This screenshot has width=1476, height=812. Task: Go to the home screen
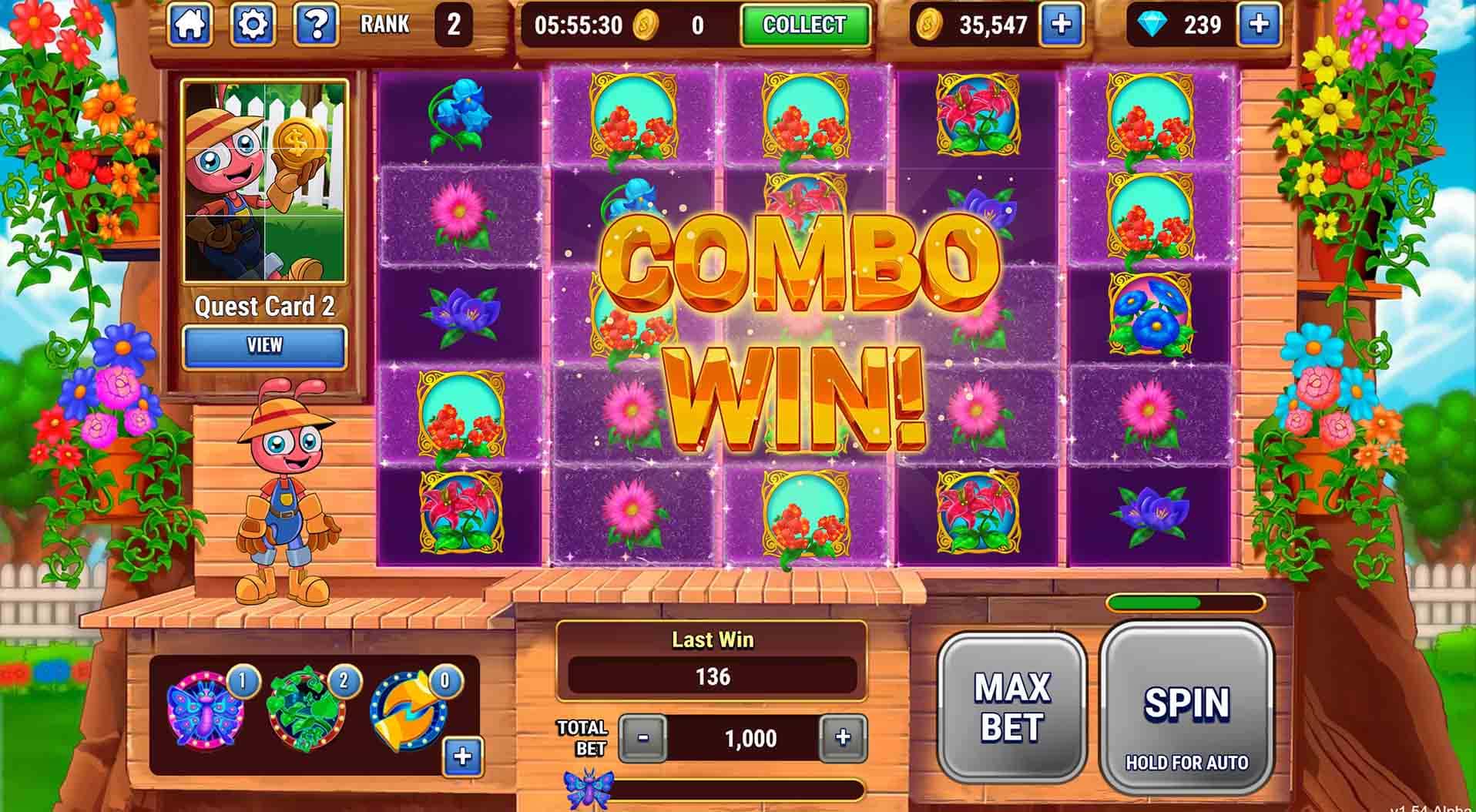(x=190, y=25)
